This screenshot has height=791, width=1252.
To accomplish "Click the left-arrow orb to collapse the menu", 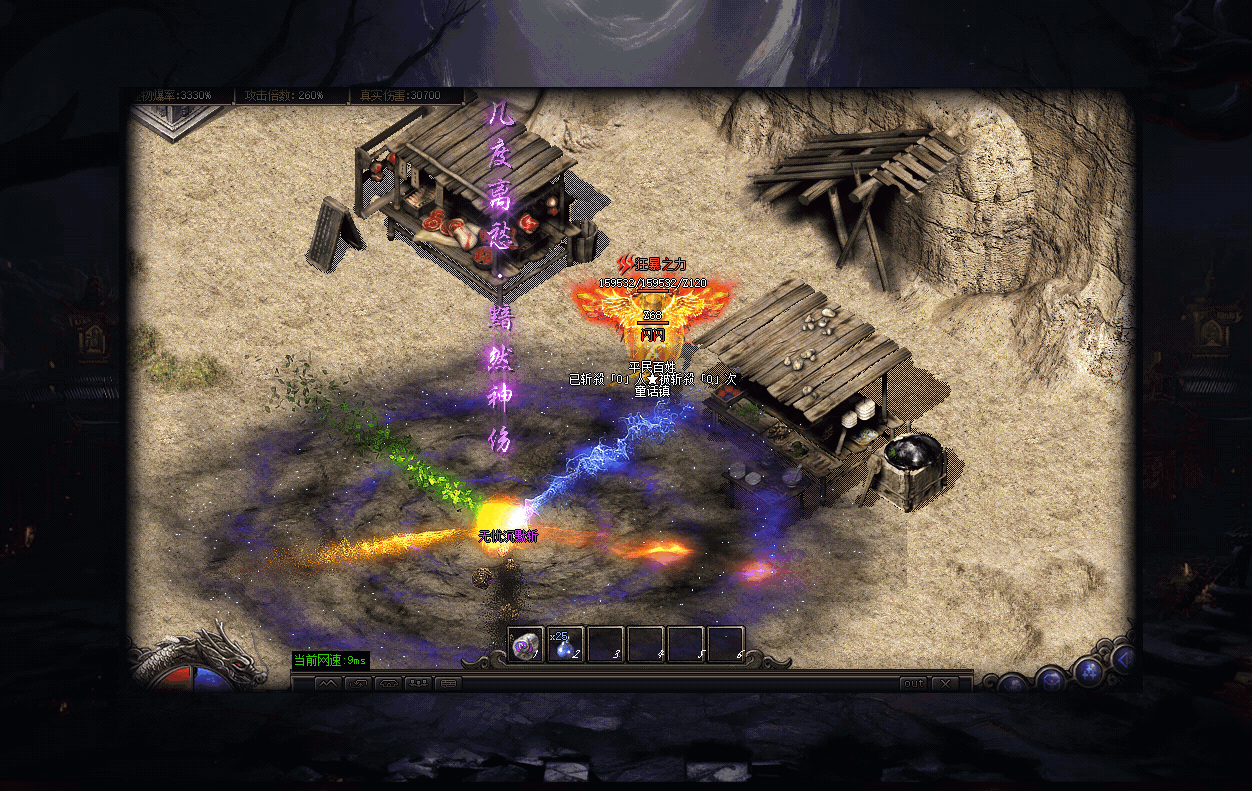I will click(1124, 659).
